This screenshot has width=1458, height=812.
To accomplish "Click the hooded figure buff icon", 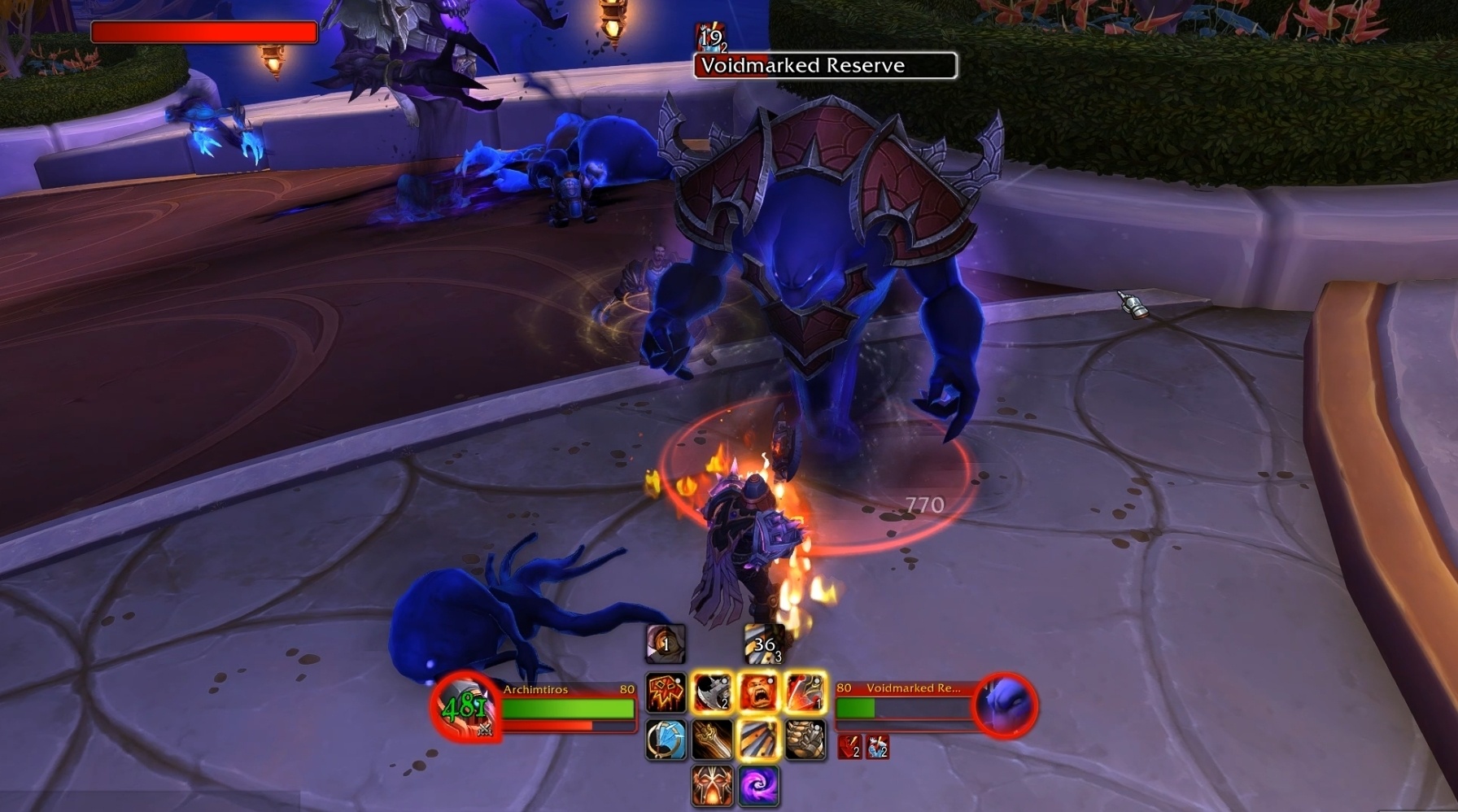I will click(x=666, y=644).
